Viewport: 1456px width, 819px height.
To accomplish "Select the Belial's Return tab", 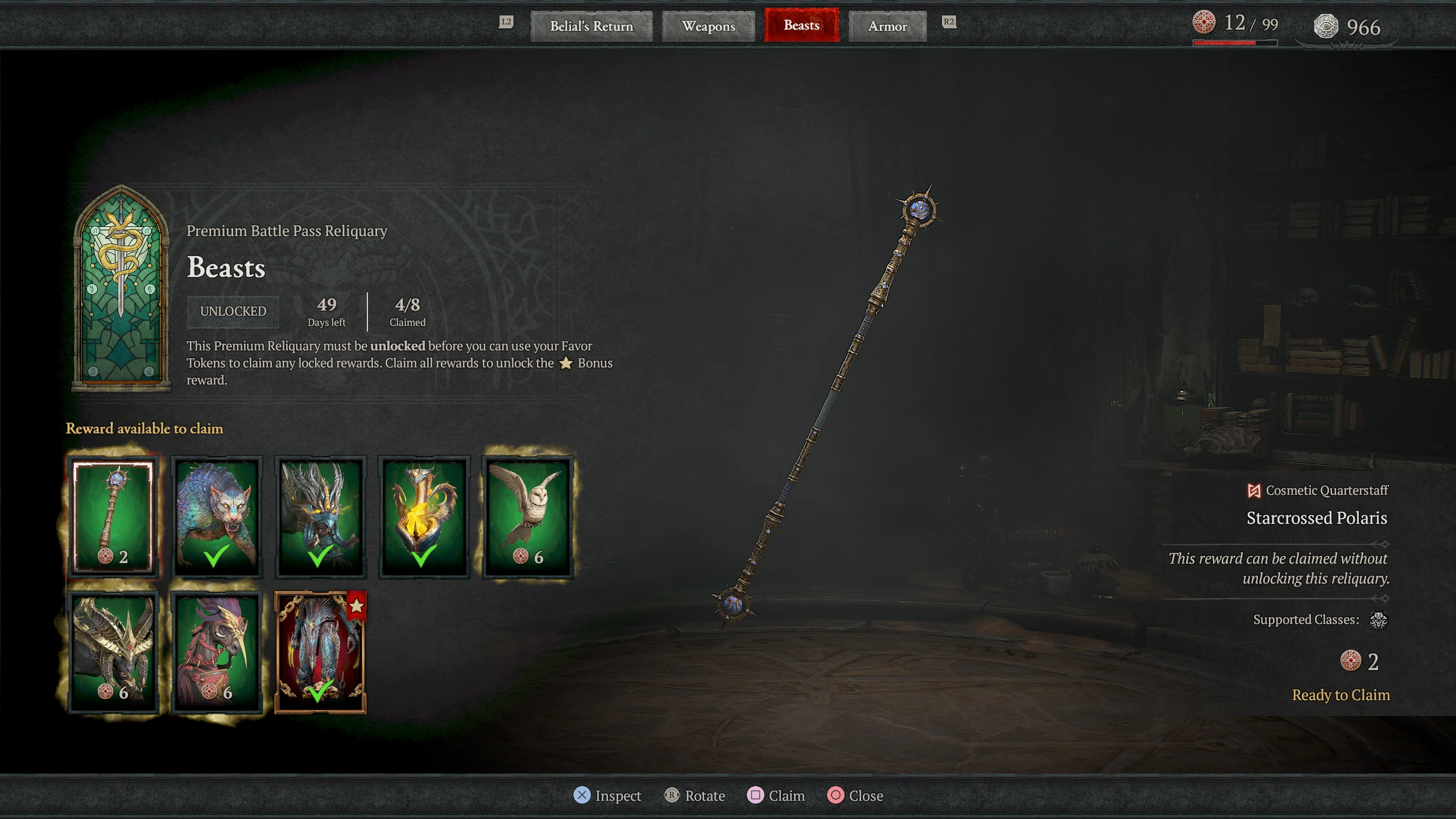I will (591, 26).
